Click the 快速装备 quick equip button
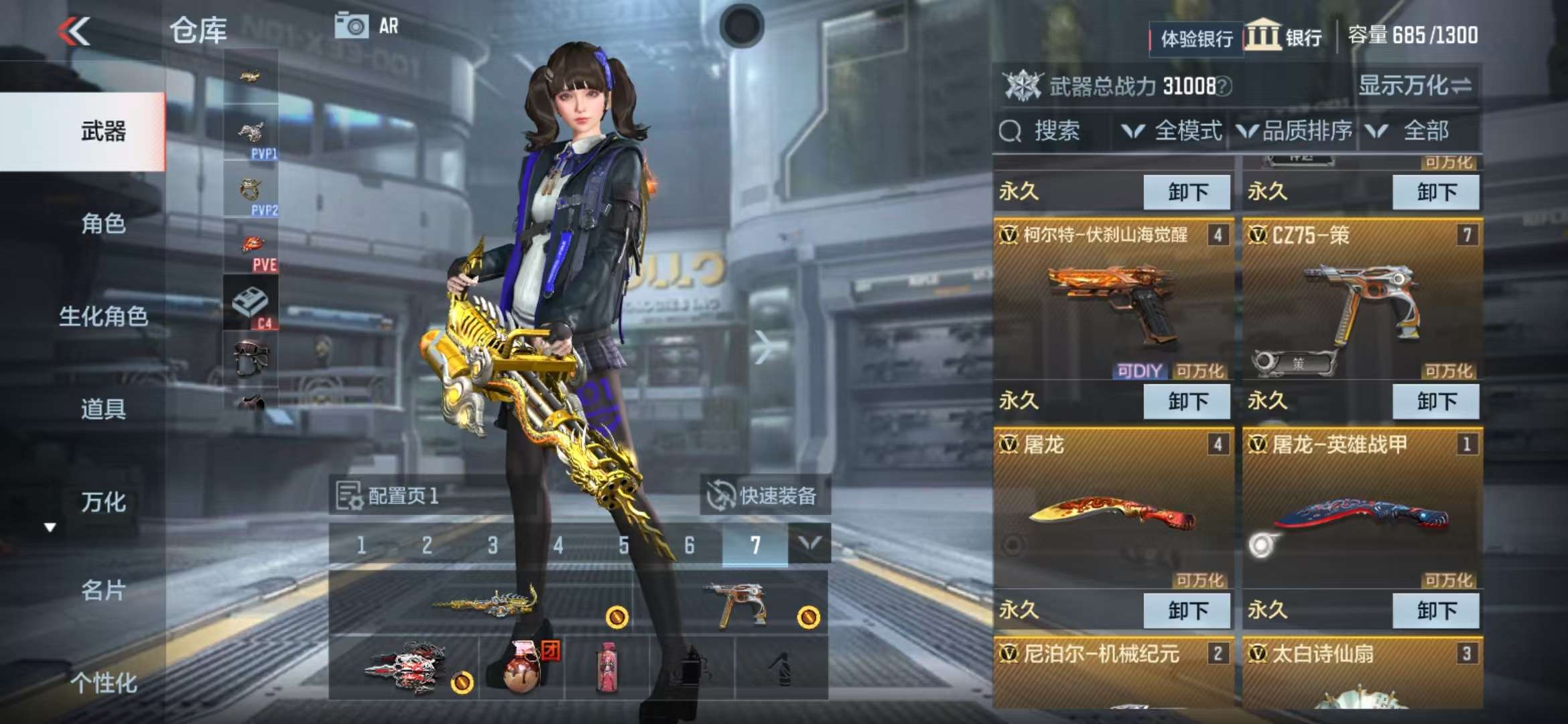 click(x=765, y=496)
